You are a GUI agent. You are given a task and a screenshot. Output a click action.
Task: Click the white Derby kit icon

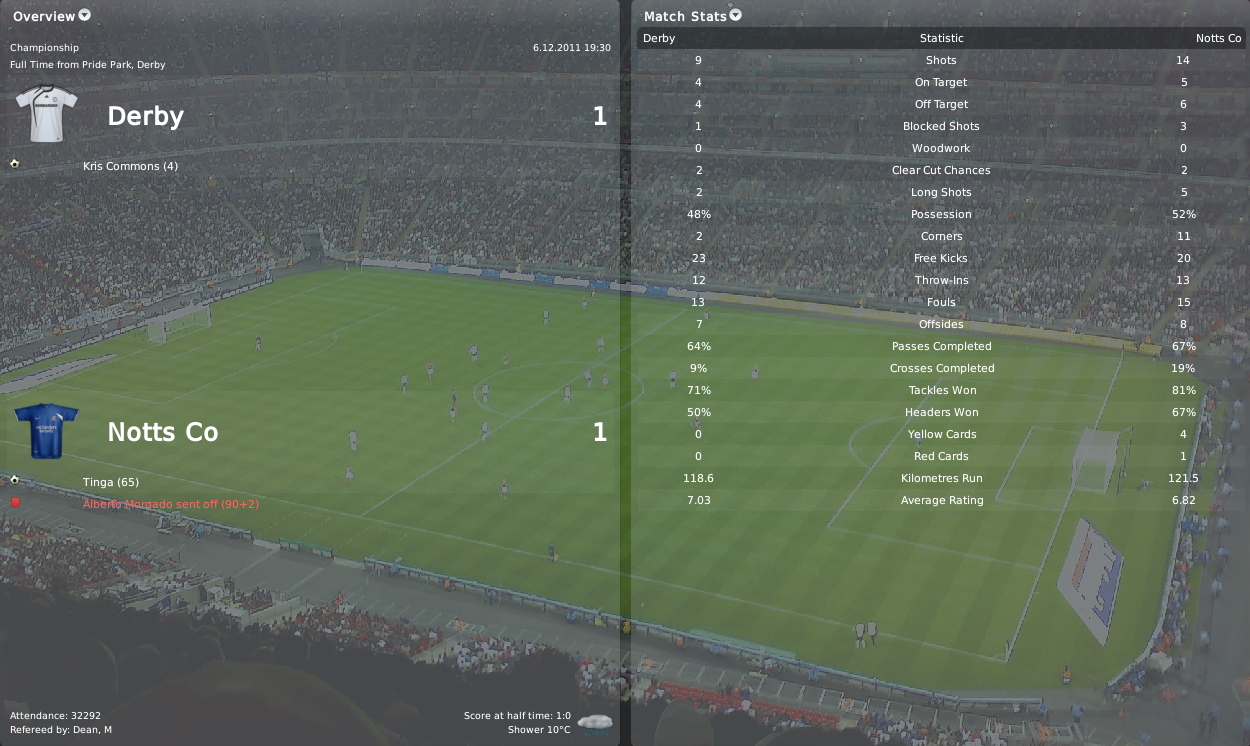(47, 113)
